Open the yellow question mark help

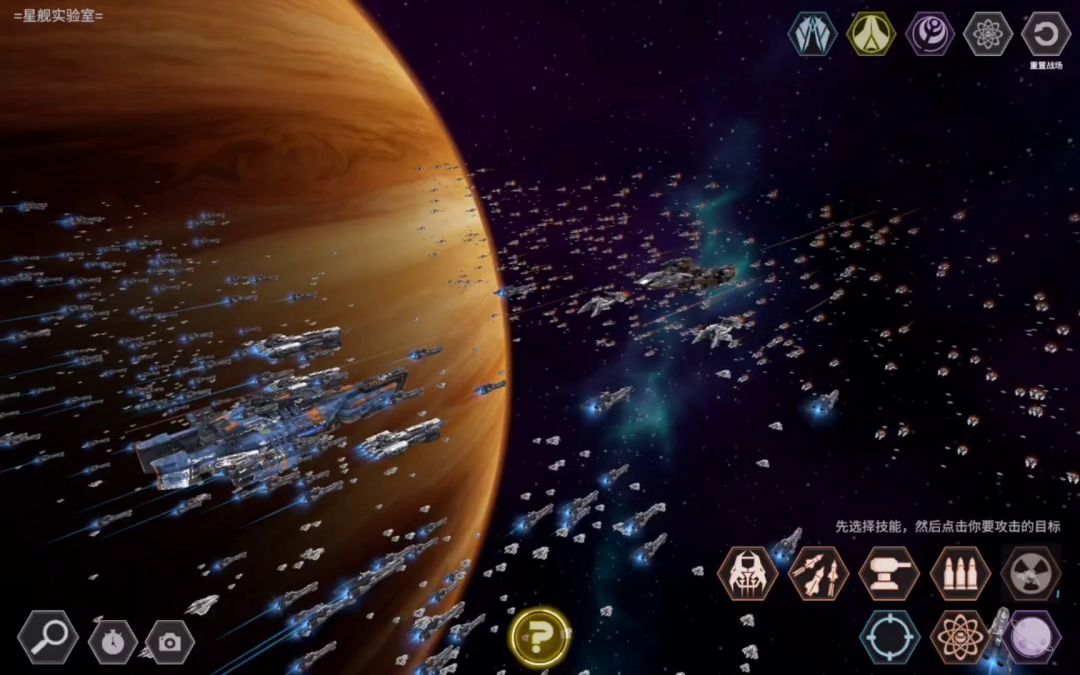(540, 636)
